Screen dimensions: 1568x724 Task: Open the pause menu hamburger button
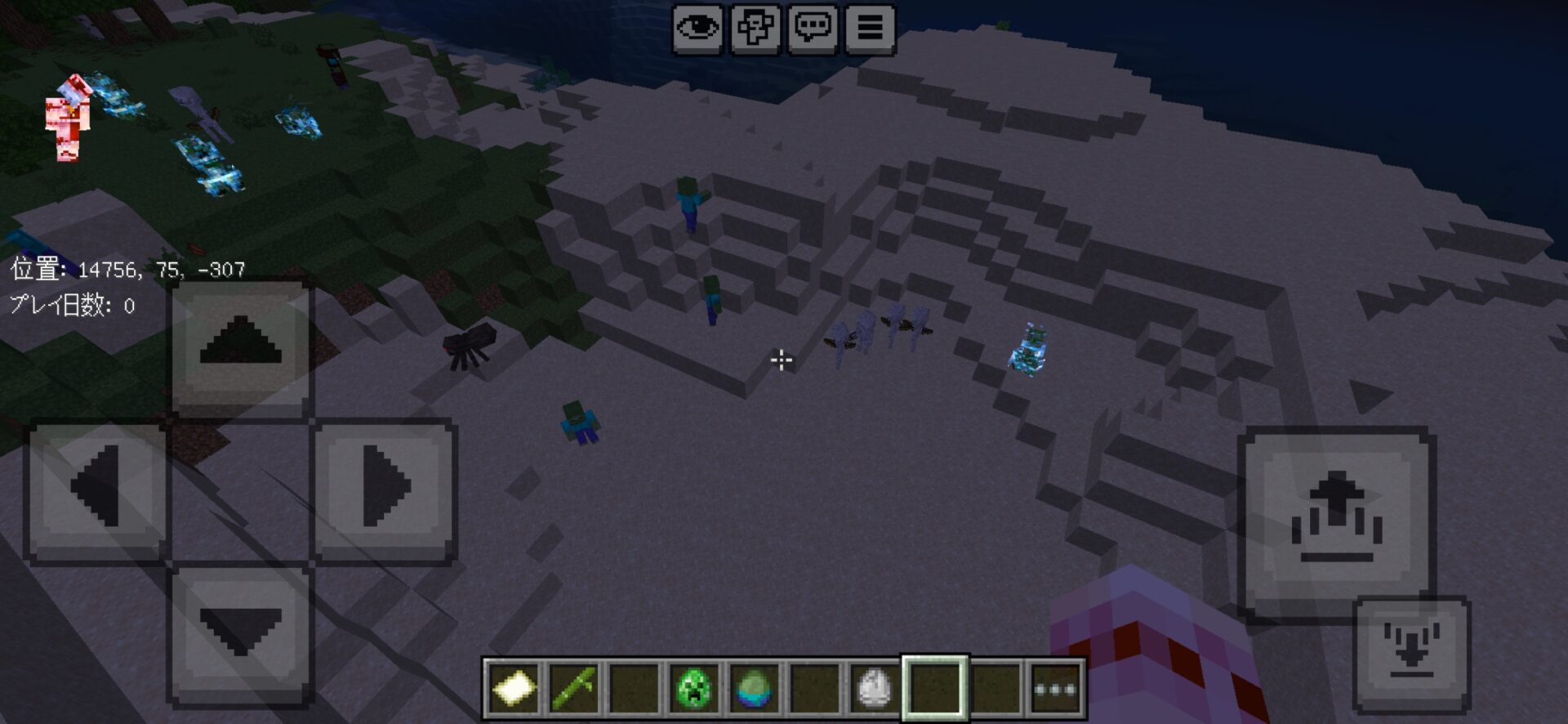(x=870, y=29)
